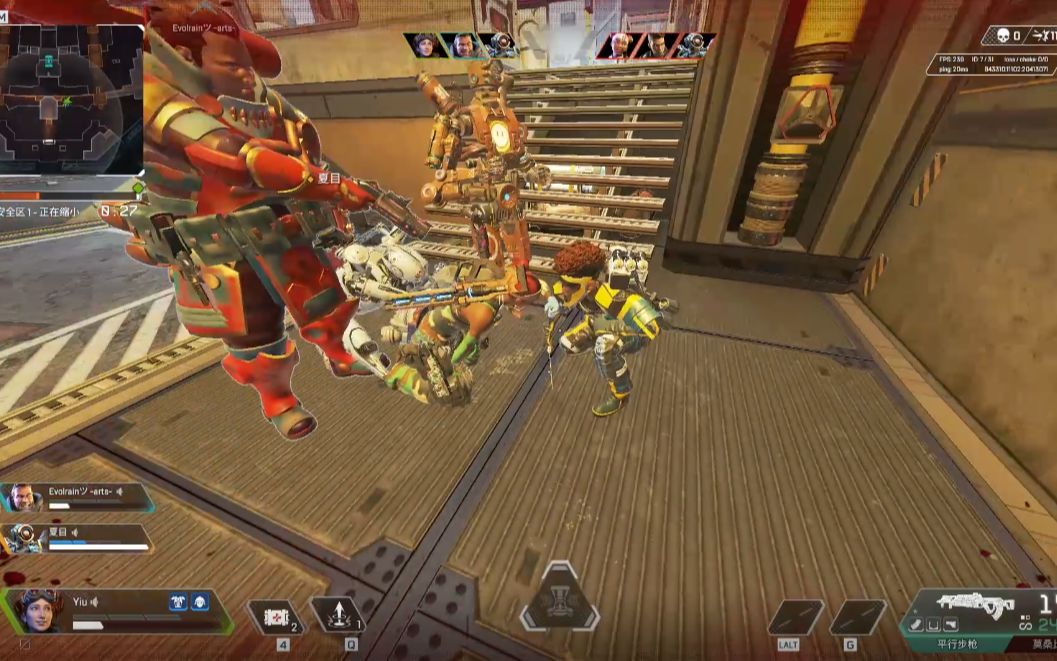Use the med kit healing item slot
This screenshot has width=1057, height=661.
pyautogui.click(x=276, y=617)
